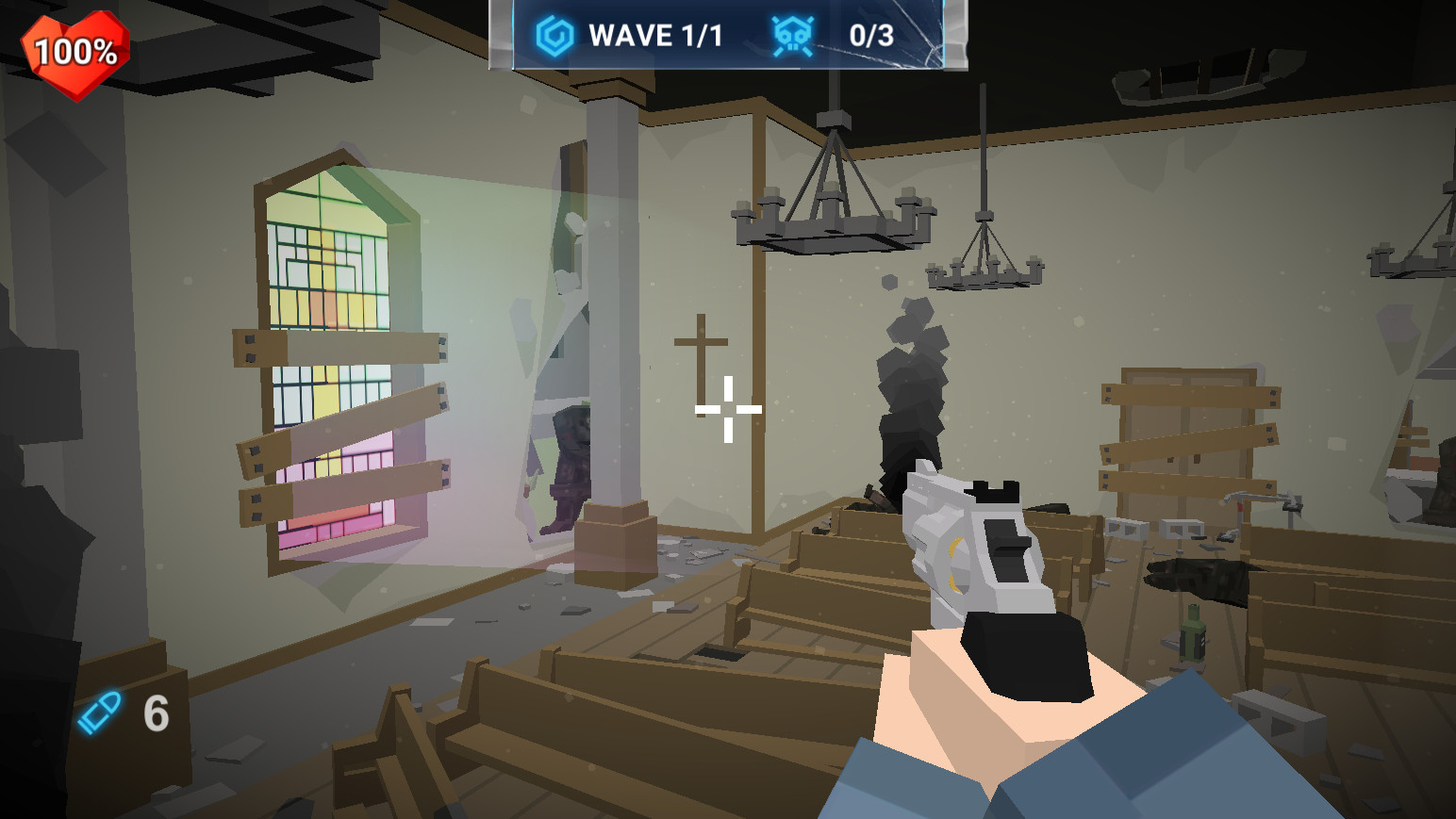
Task: Select the blue hexagon wave icon
Action: coord(552,34)
